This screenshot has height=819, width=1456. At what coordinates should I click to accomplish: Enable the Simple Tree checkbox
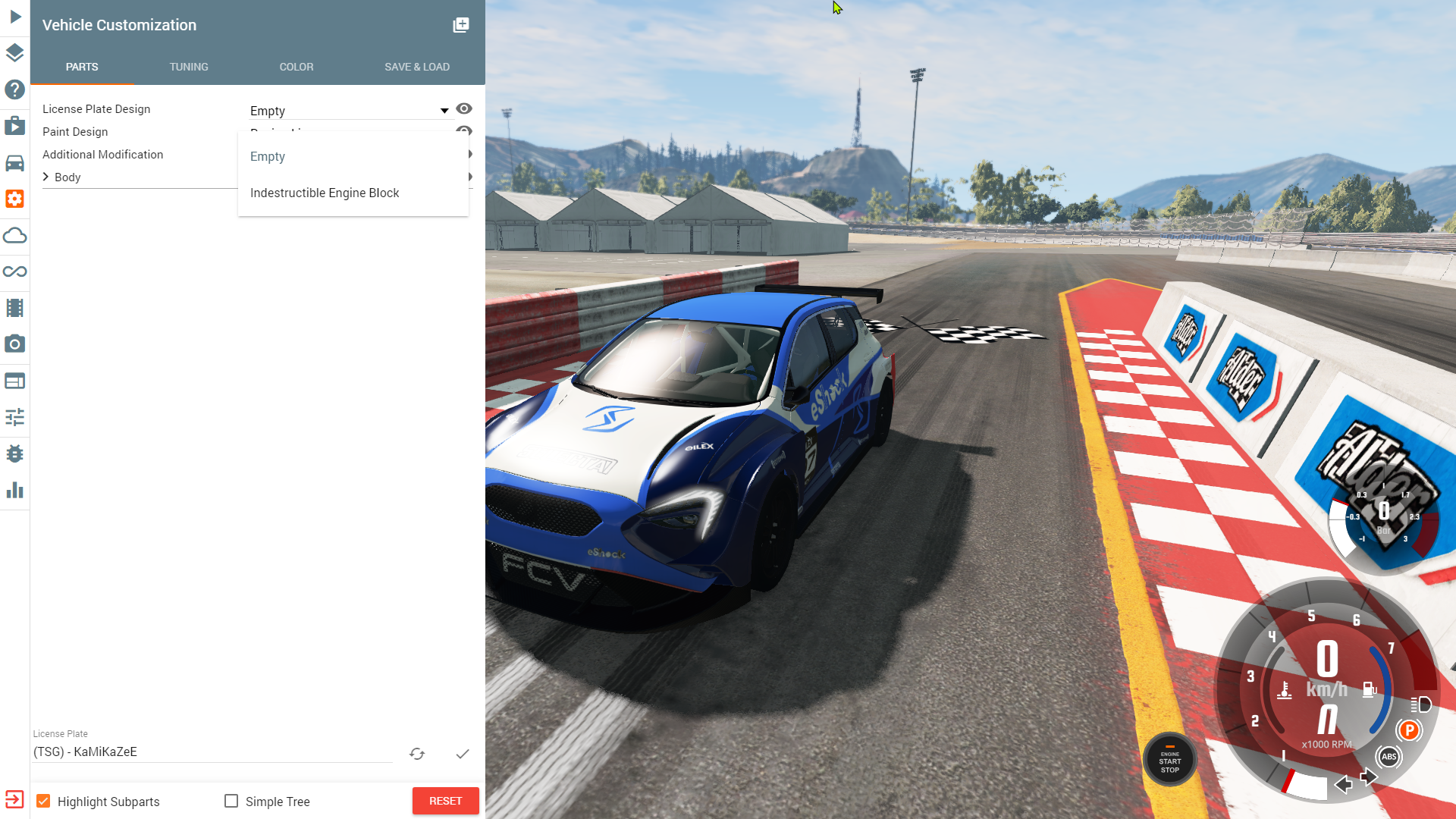coord(231,801)
